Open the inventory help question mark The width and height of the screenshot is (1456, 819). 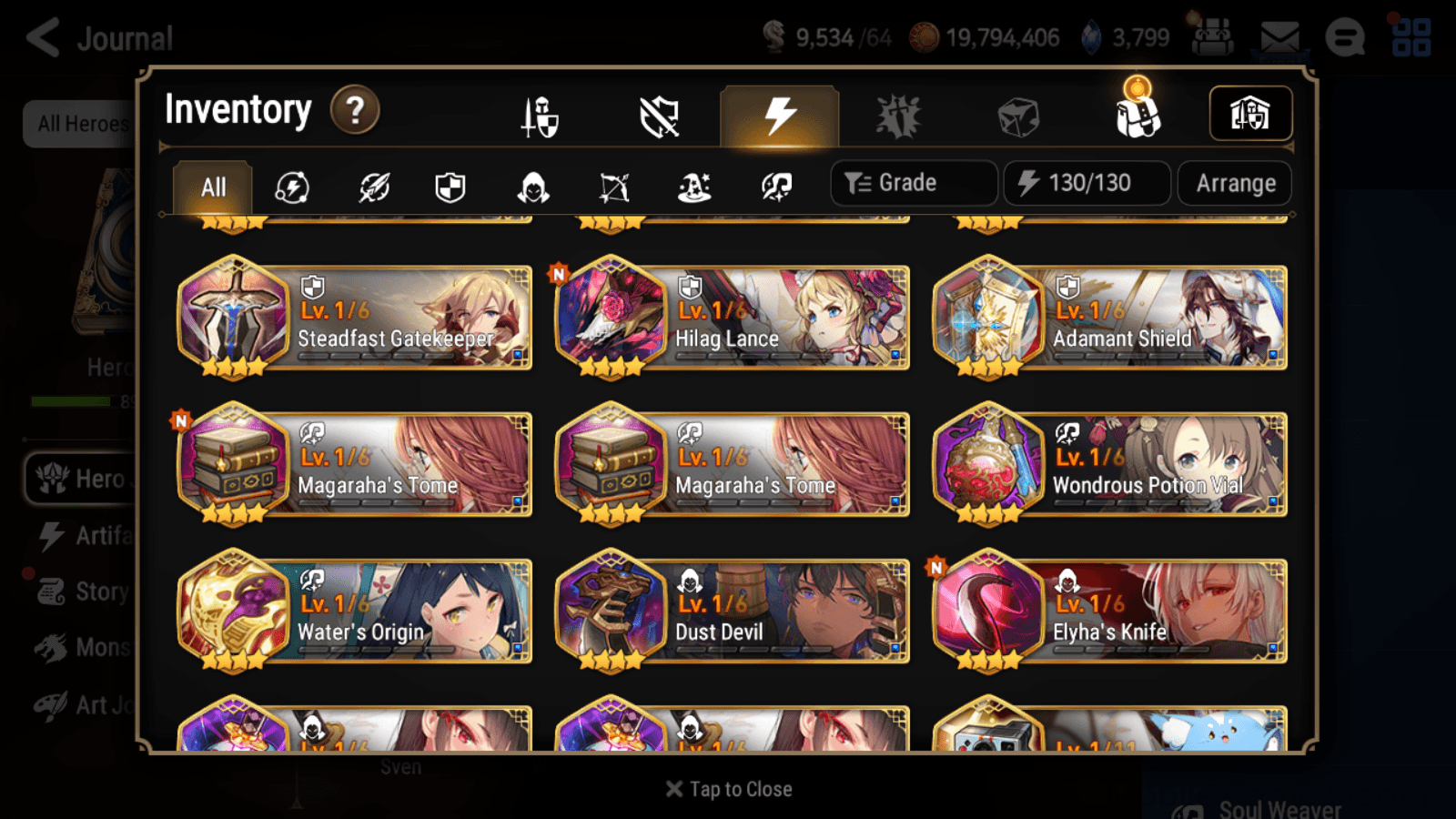(x=354, y=109)
